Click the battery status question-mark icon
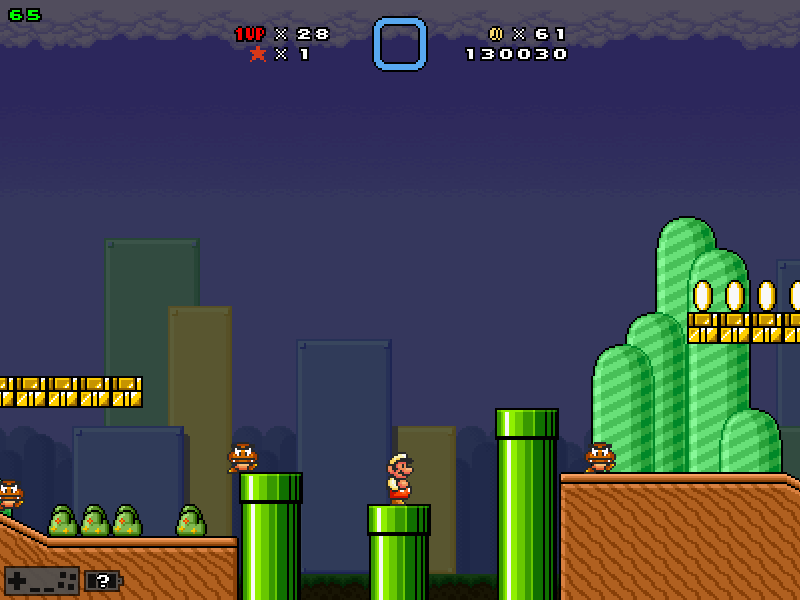Screen dimensions: 800x600 (x=102, y=580)
